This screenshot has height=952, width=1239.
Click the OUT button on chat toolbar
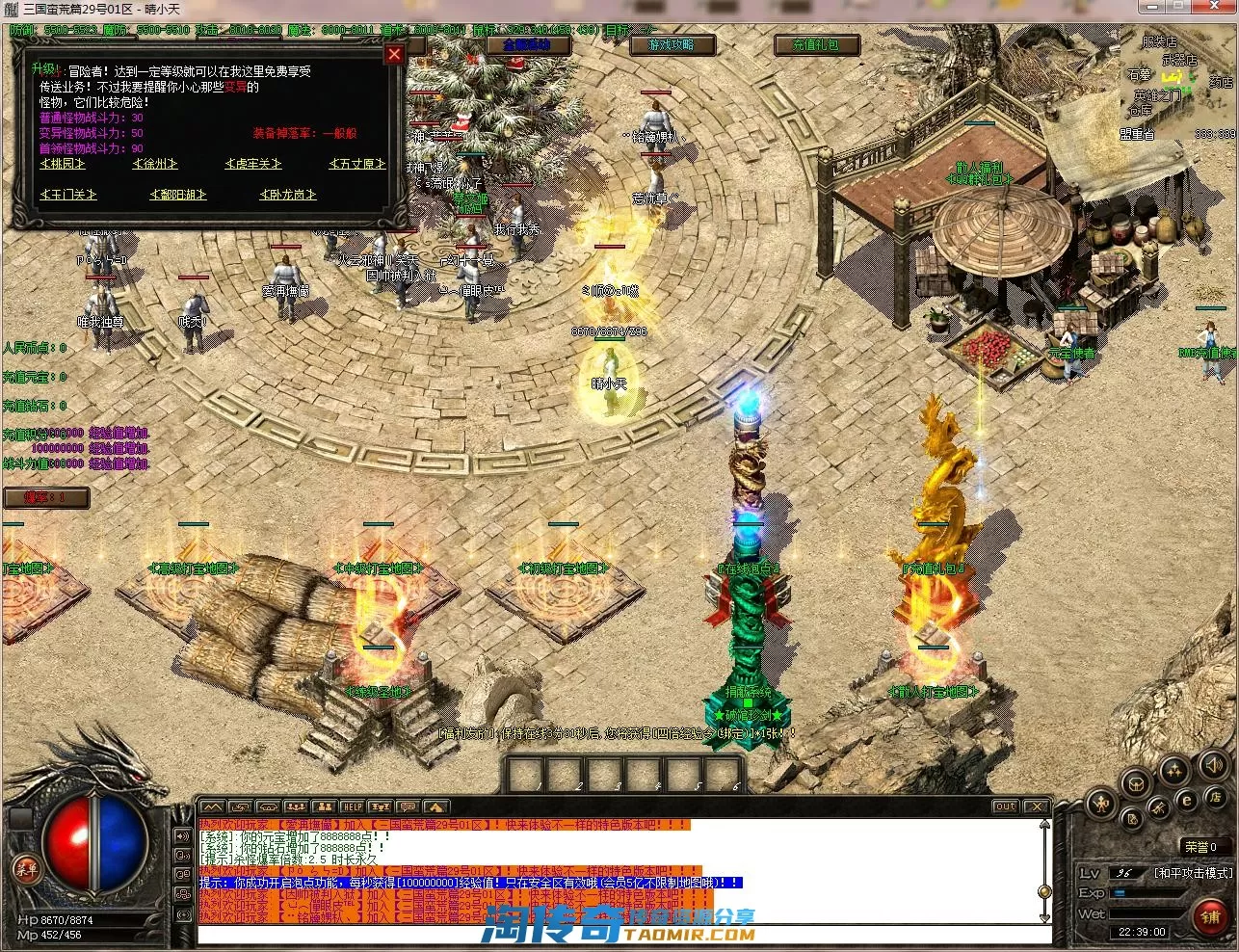(1005, 807)
